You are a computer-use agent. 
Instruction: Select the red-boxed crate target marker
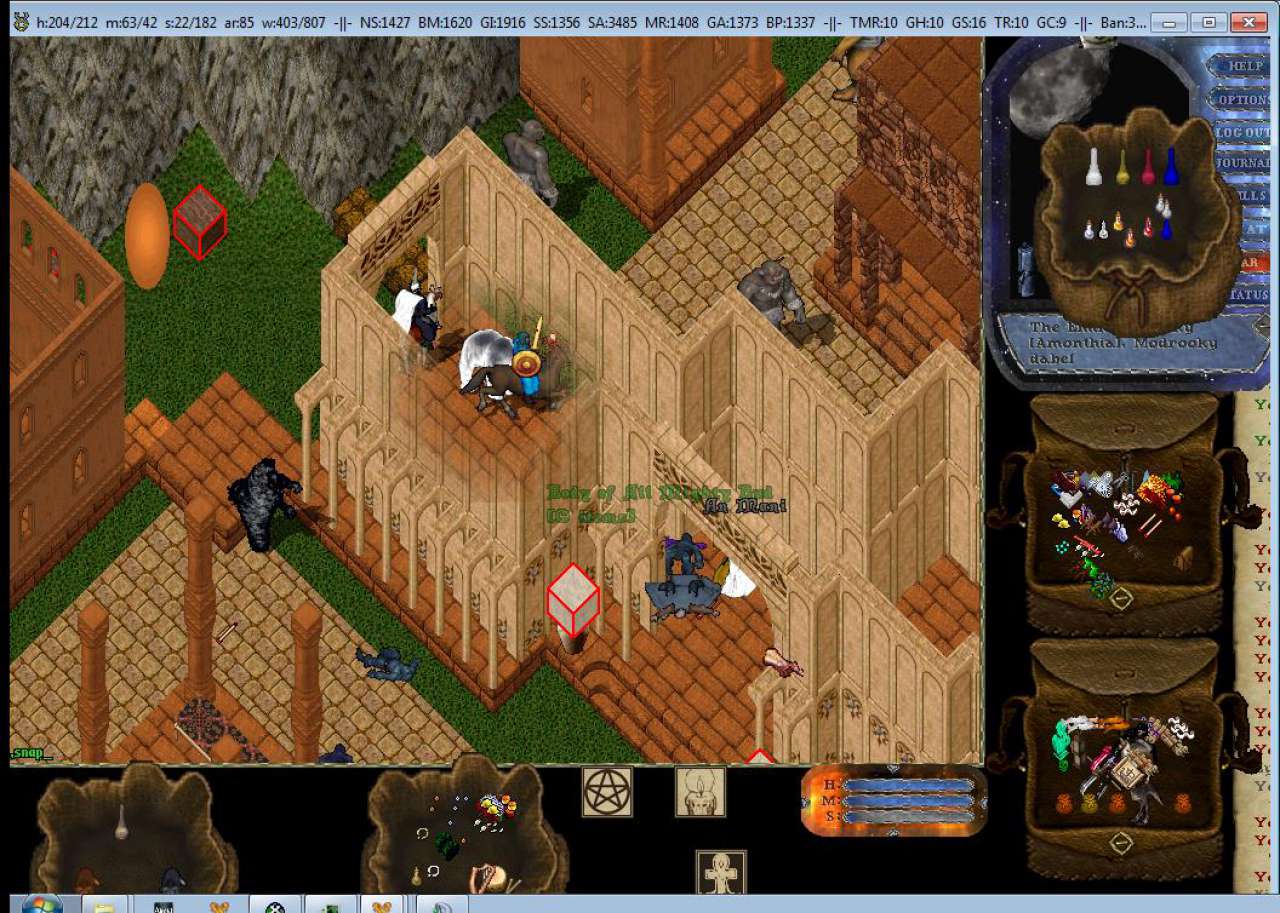[x=199, y=222]
